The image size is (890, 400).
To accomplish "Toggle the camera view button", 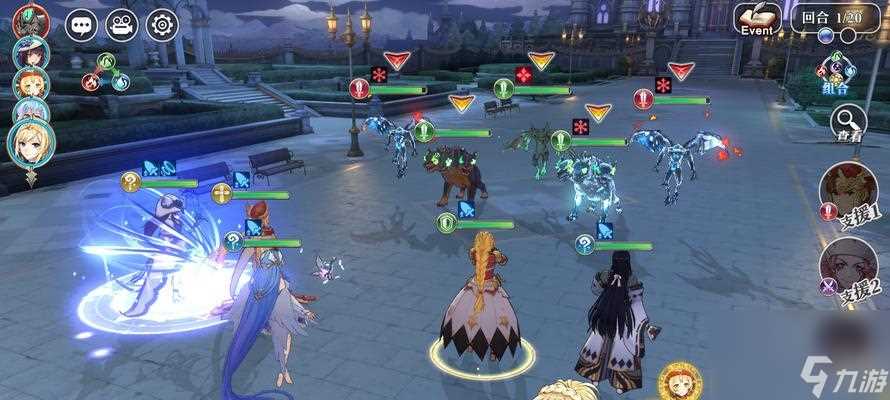I will [x=121, y=24].
